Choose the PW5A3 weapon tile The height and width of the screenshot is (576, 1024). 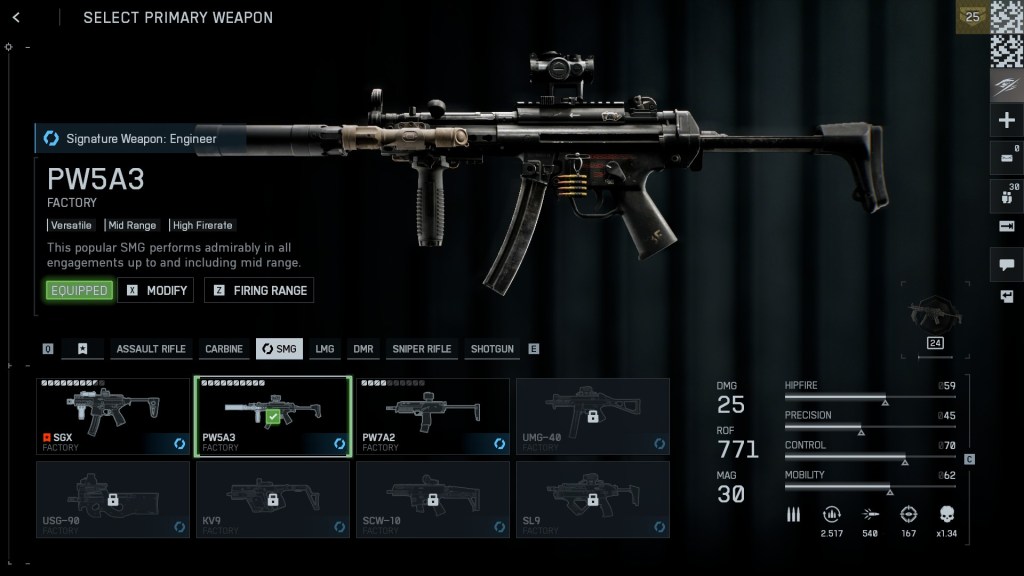(273, 416)
